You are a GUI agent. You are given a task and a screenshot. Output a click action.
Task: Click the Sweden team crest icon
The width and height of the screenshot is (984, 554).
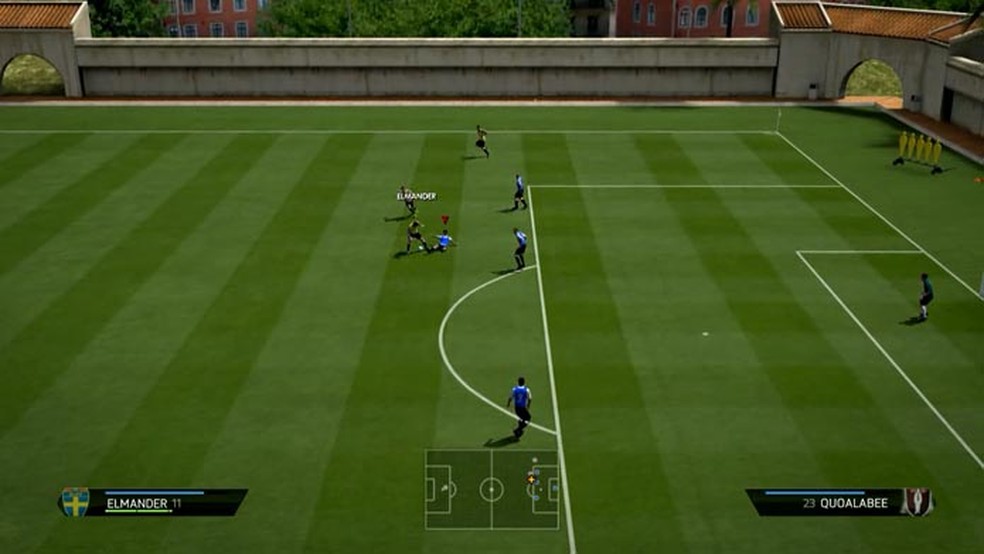pyautogui.click(x=75, y=502)
